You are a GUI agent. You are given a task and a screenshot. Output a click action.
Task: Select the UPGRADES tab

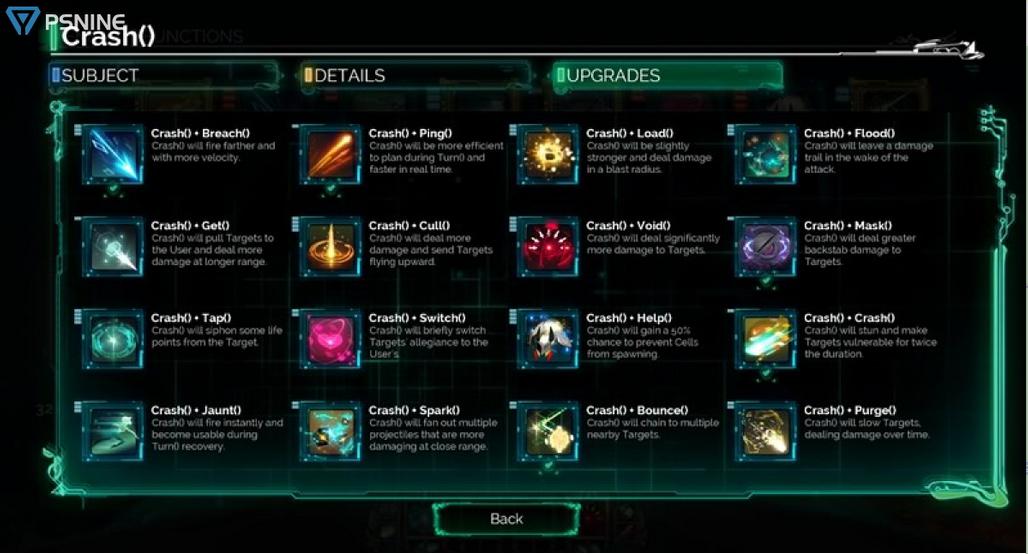(667, 75)
